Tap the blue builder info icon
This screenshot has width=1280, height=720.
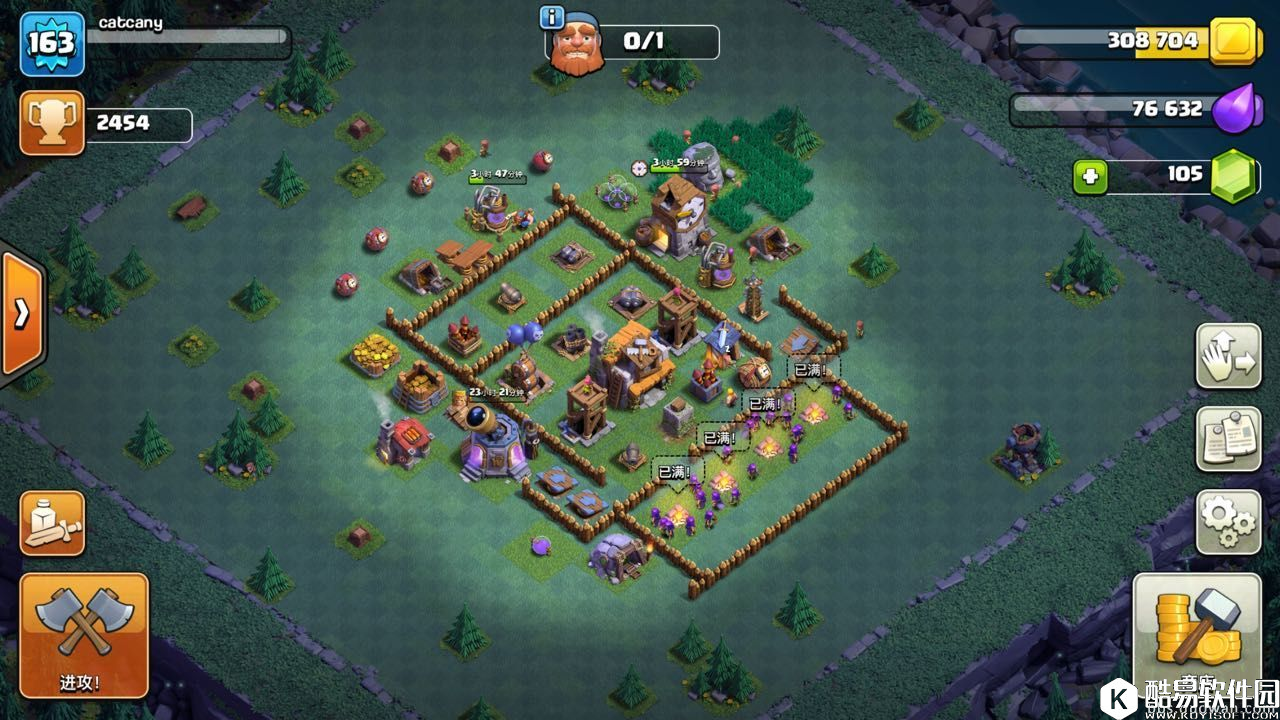click(x=551, y=17)
